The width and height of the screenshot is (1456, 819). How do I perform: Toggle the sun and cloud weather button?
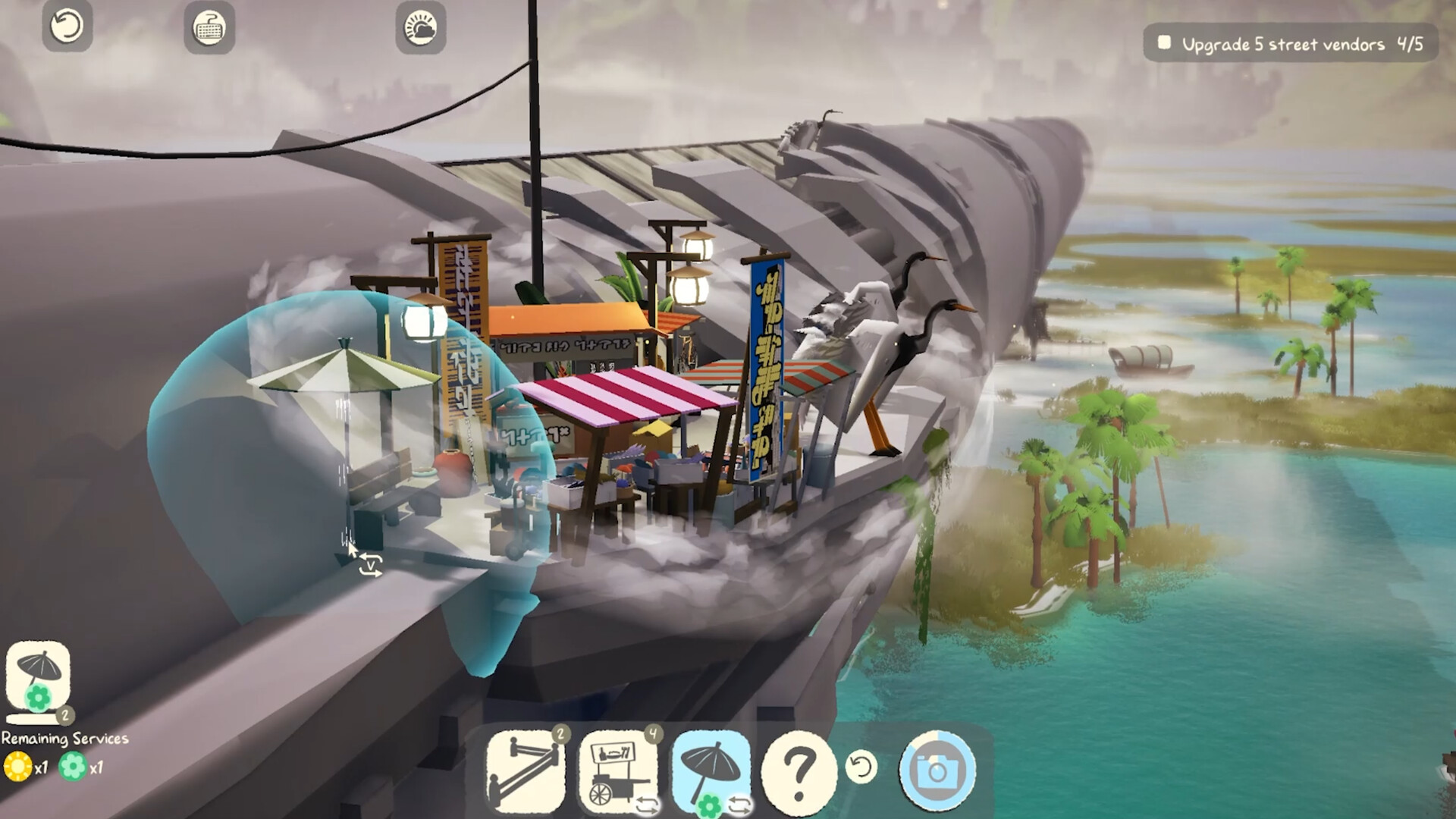click(x=420, y=28)
